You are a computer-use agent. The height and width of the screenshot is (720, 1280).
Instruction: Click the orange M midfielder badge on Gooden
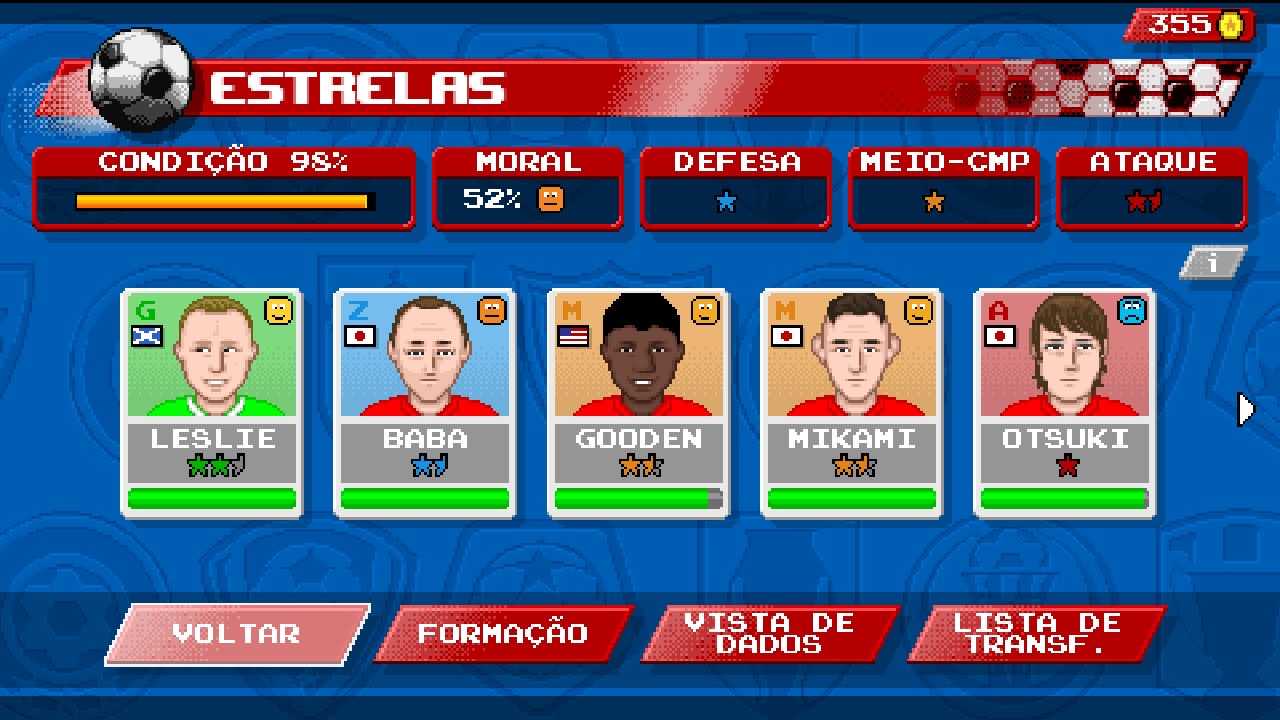pos(572,308)
